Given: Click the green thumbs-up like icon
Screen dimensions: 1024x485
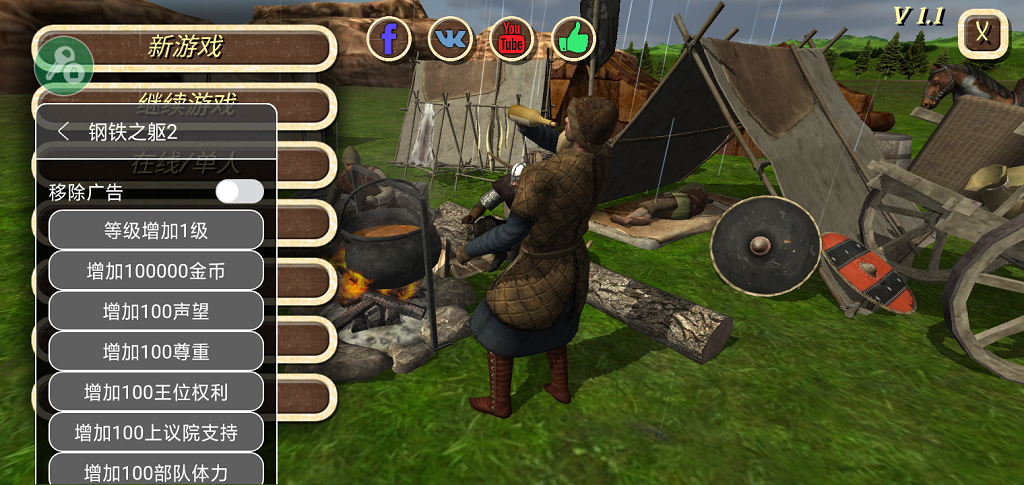Looking at the screenshot, I should pyautogui.click(x=574, y=39).
